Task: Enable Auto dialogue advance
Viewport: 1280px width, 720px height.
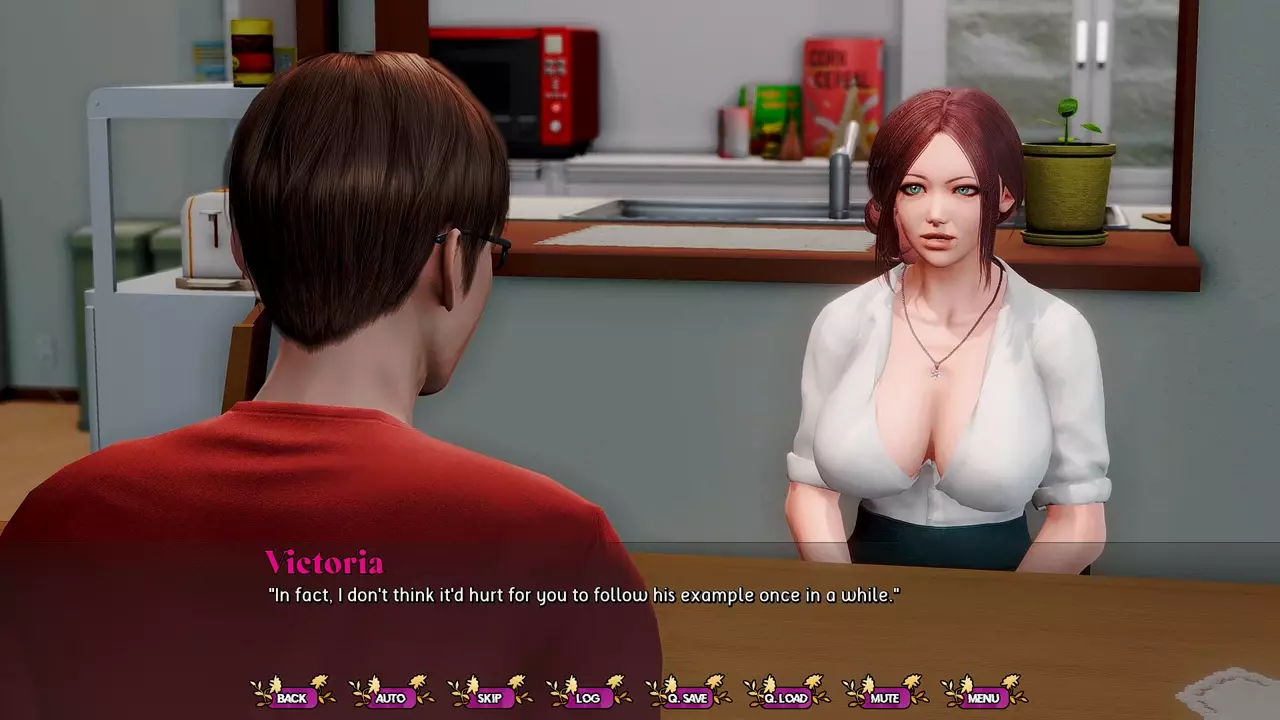Action: point(390,697)
